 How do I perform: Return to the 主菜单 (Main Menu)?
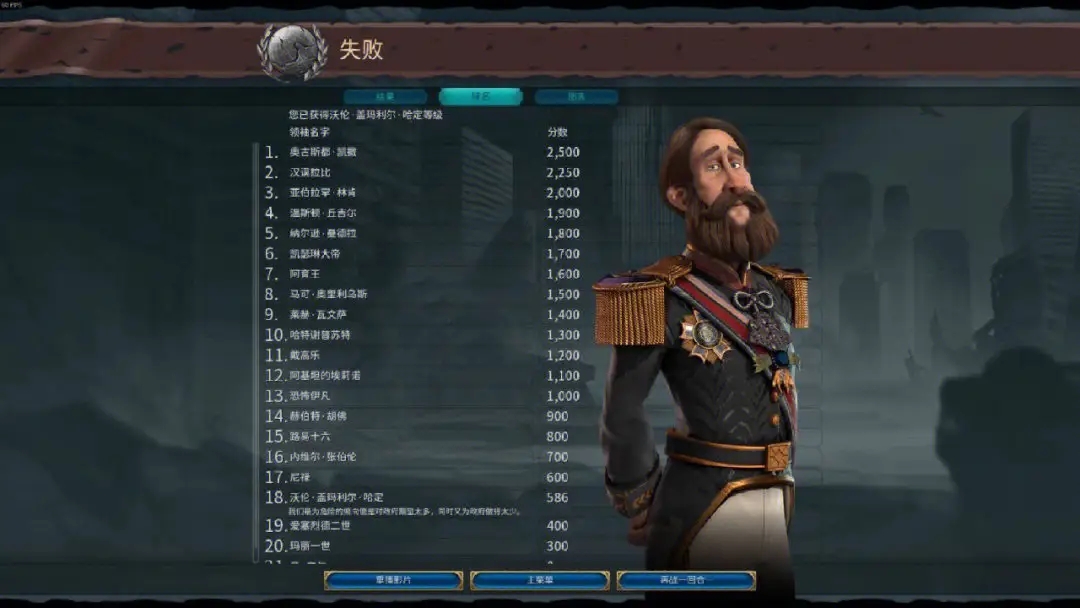539,580
